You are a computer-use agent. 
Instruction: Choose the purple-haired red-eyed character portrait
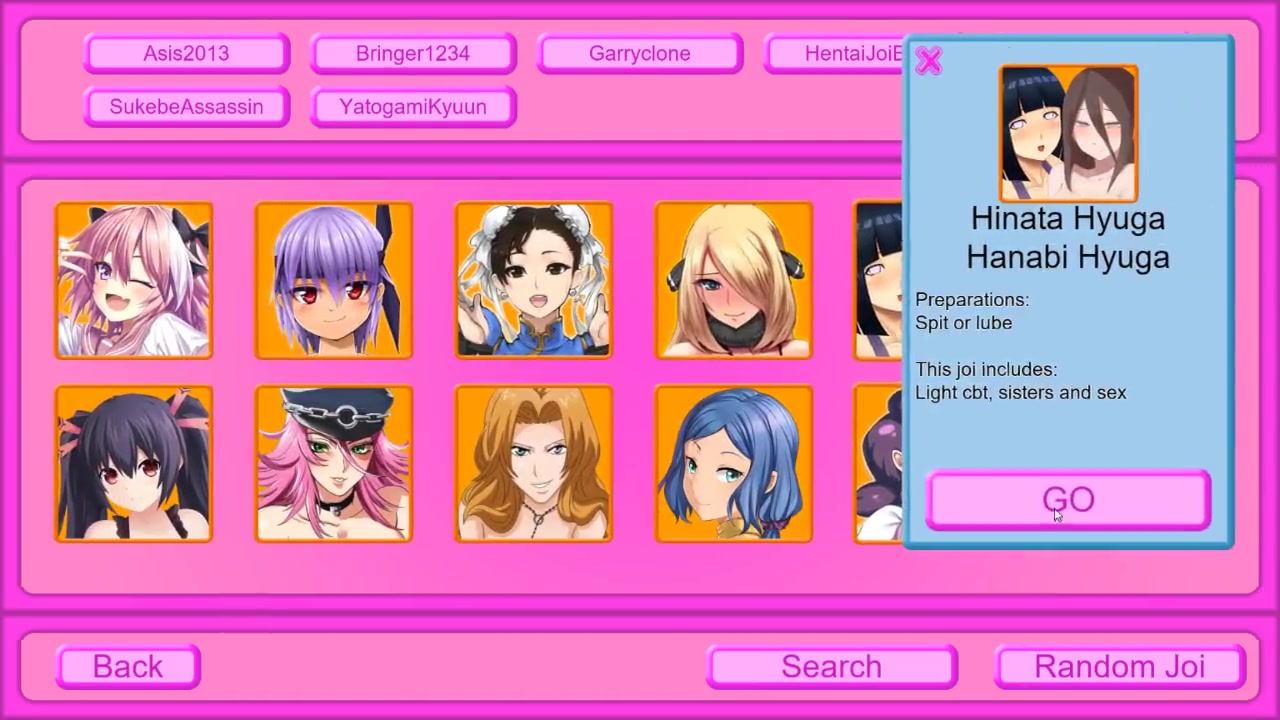(x=334, y=280)
